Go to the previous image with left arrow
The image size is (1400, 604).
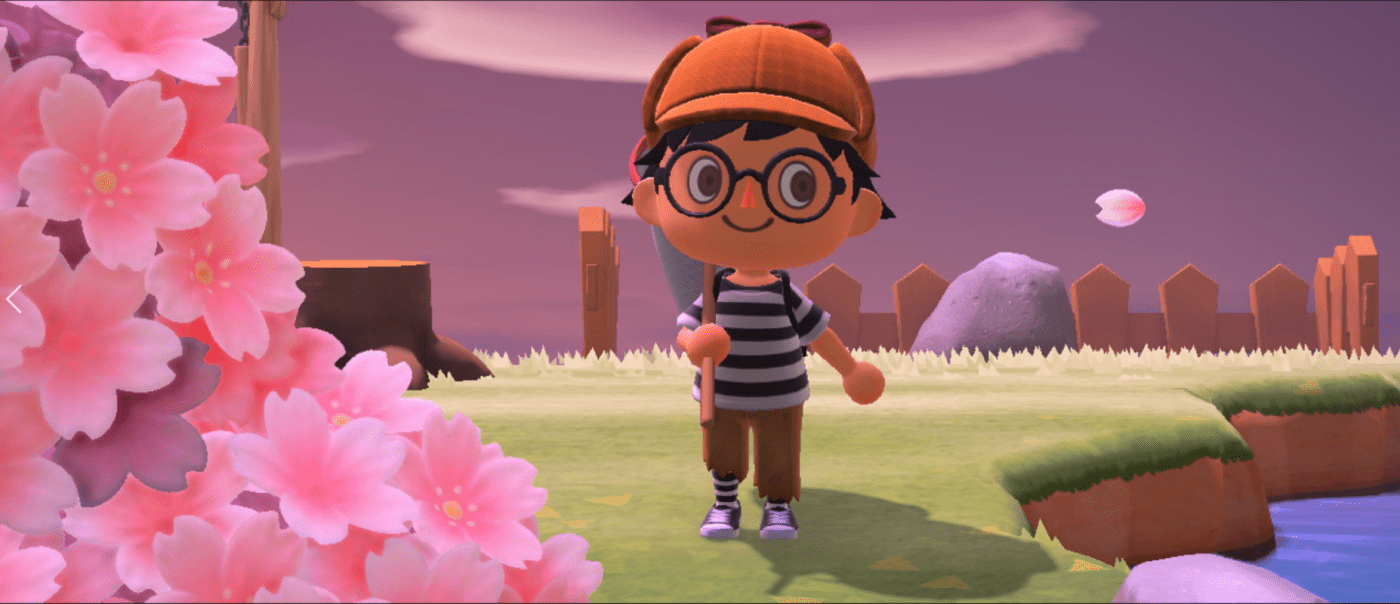click(x=13, y=299)
